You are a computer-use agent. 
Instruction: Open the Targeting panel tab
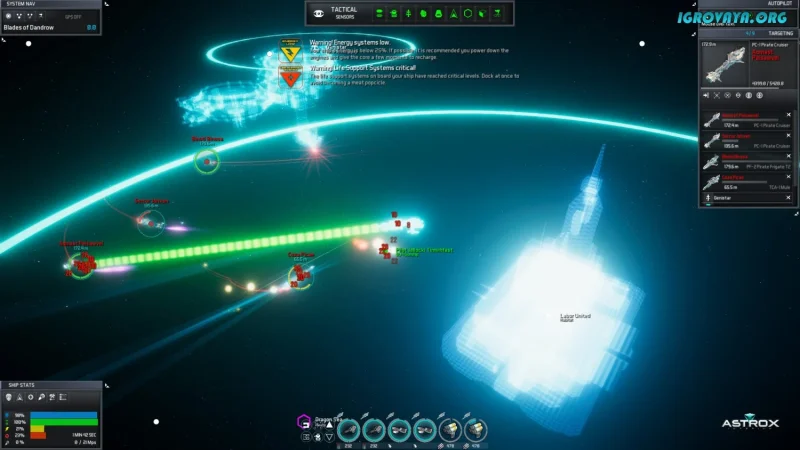773,33
